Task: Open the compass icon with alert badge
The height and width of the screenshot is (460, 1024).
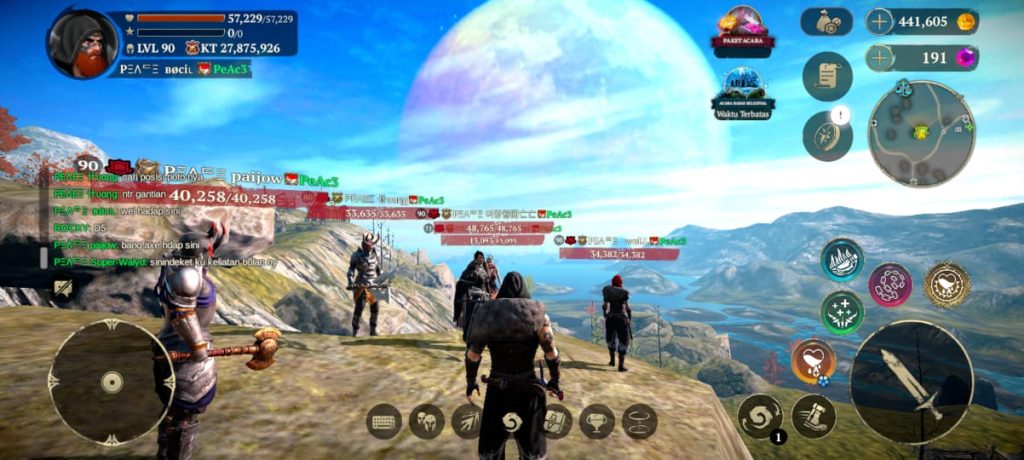Action: point(827,136)
